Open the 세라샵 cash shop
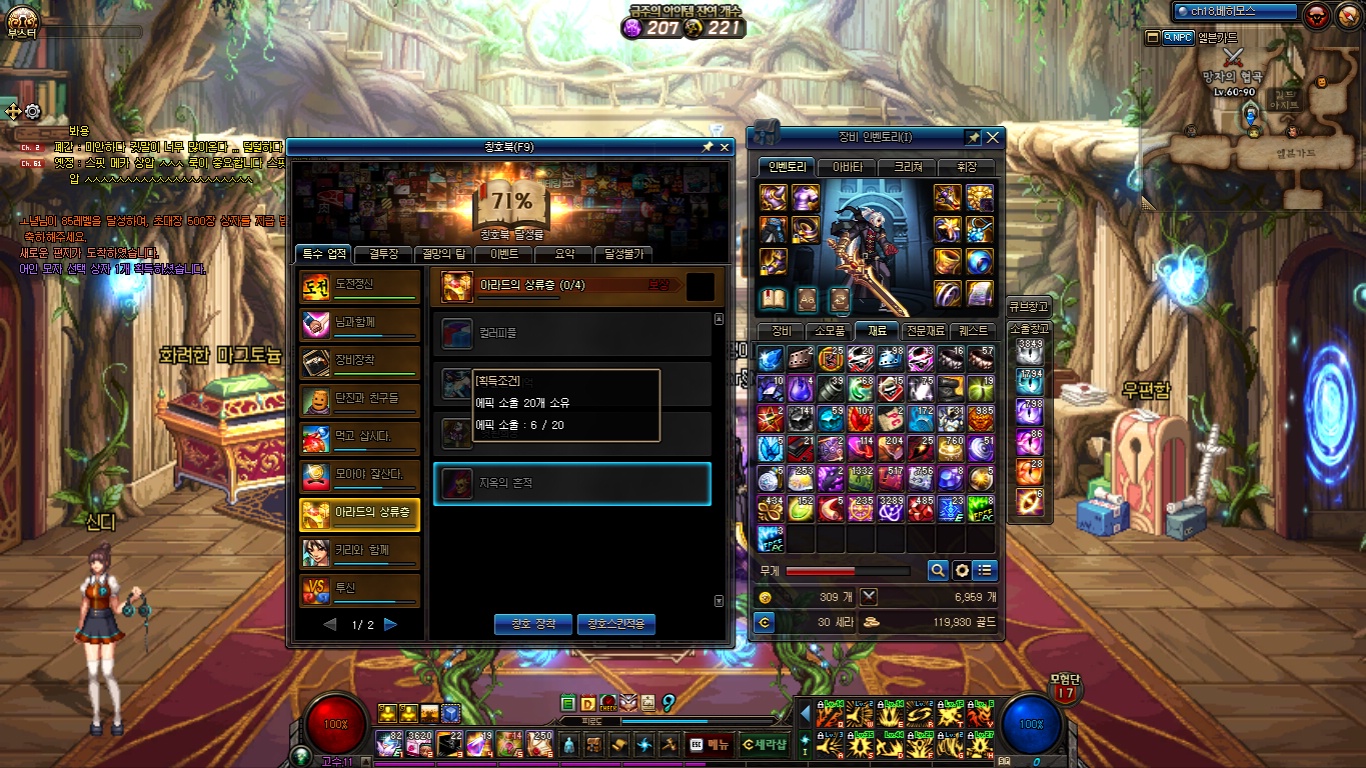The height and width of the screenshot is (768, 1366). [x=765, y=744]
